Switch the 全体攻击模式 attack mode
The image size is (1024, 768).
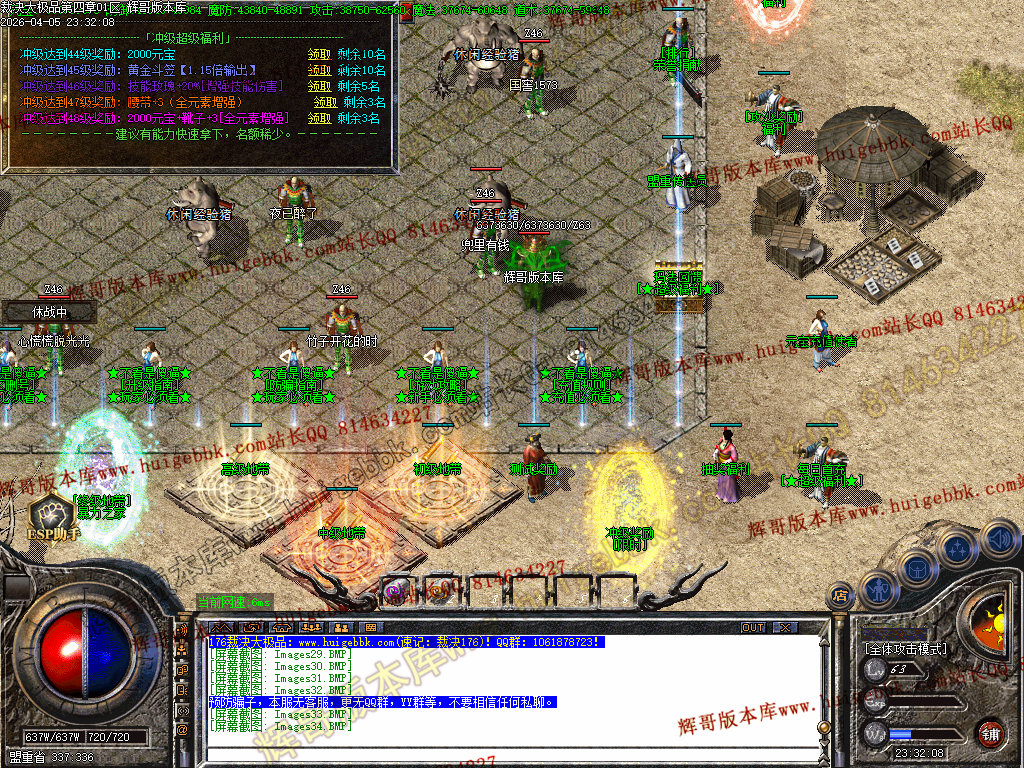pyautogui.click(x=905, y=649)
